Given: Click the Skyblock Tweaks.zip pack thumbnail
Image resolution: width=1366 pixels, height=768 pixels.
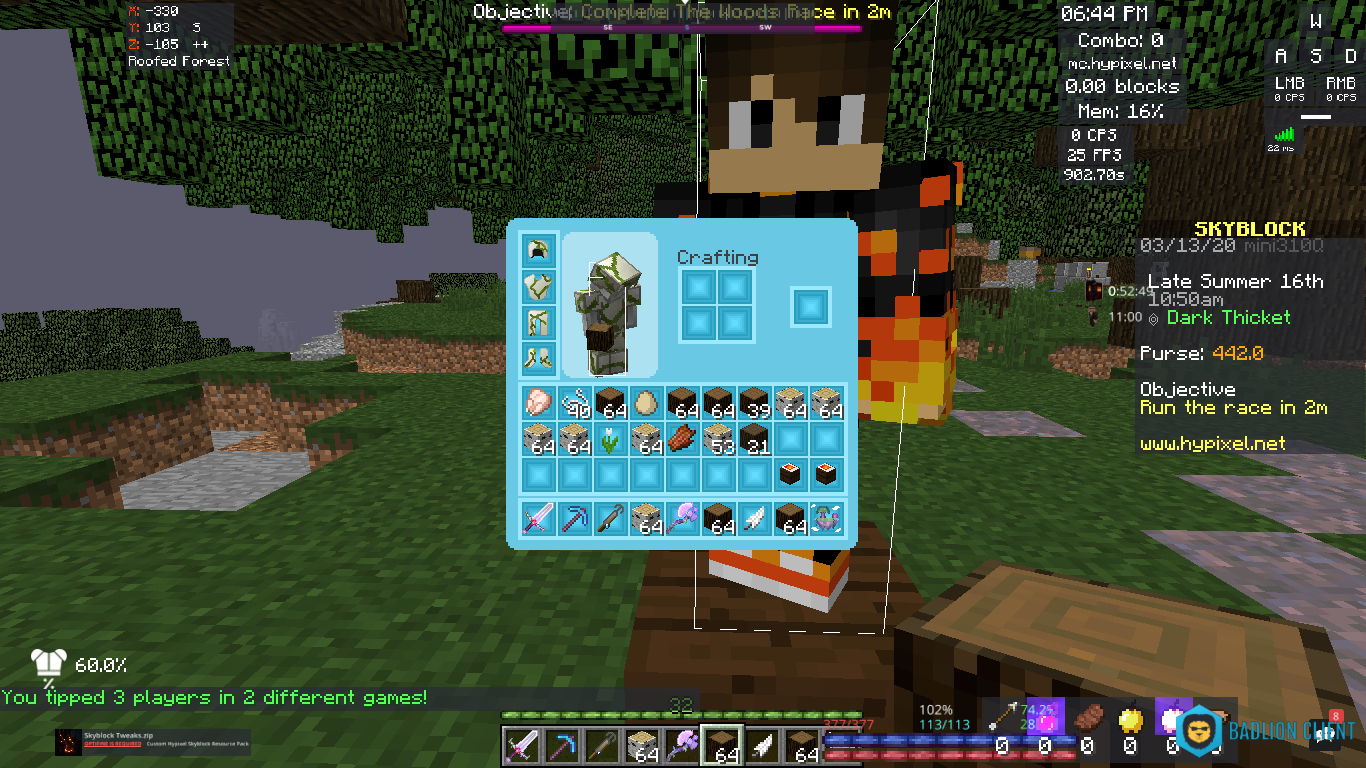Looking at the screenshot, I should pyautogui.click(x=68, y=742).
